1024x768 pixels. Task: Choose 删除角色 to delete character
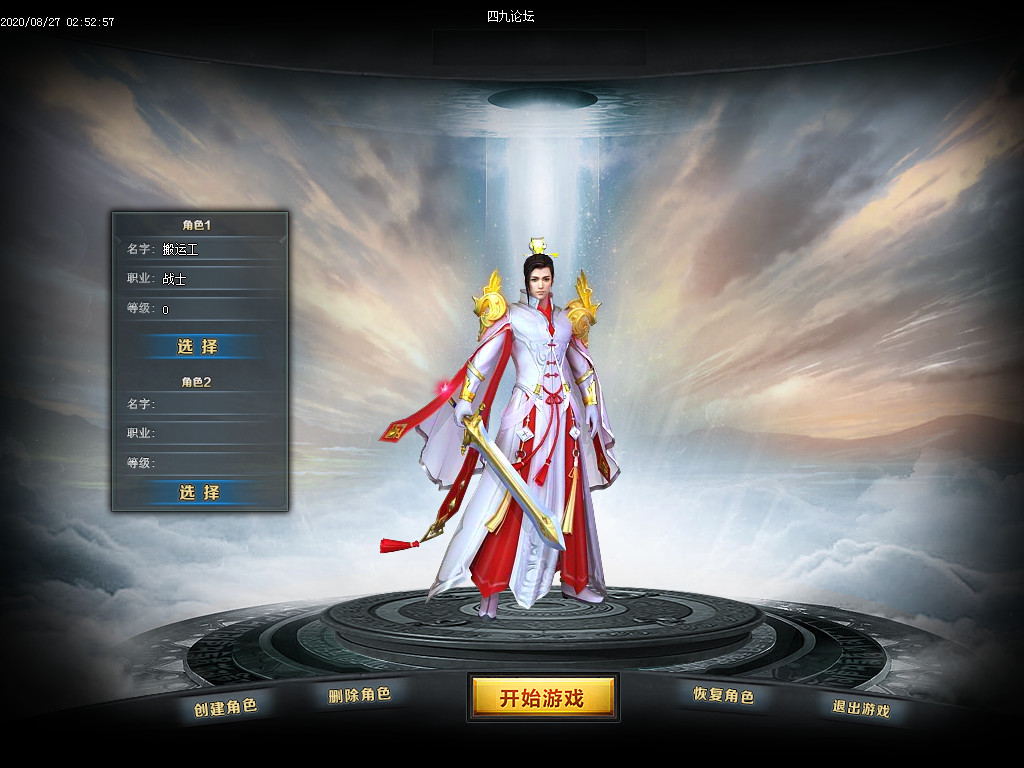tap(359, 694)
